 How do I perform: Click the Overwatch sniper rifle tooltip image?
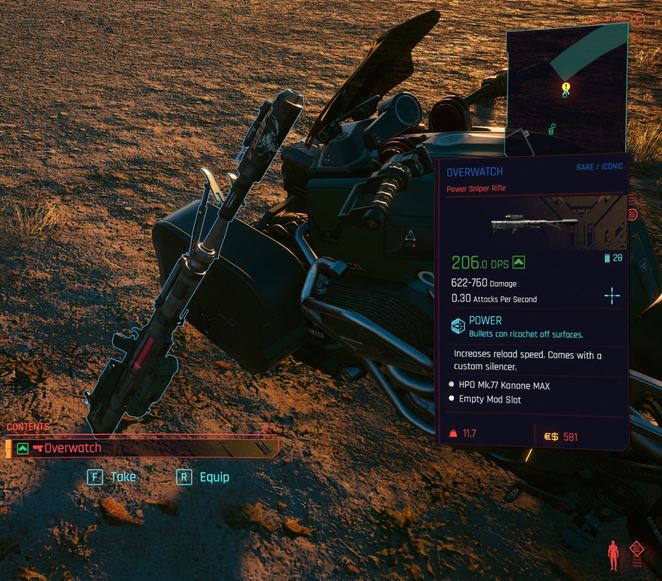(x=535, y=222)
